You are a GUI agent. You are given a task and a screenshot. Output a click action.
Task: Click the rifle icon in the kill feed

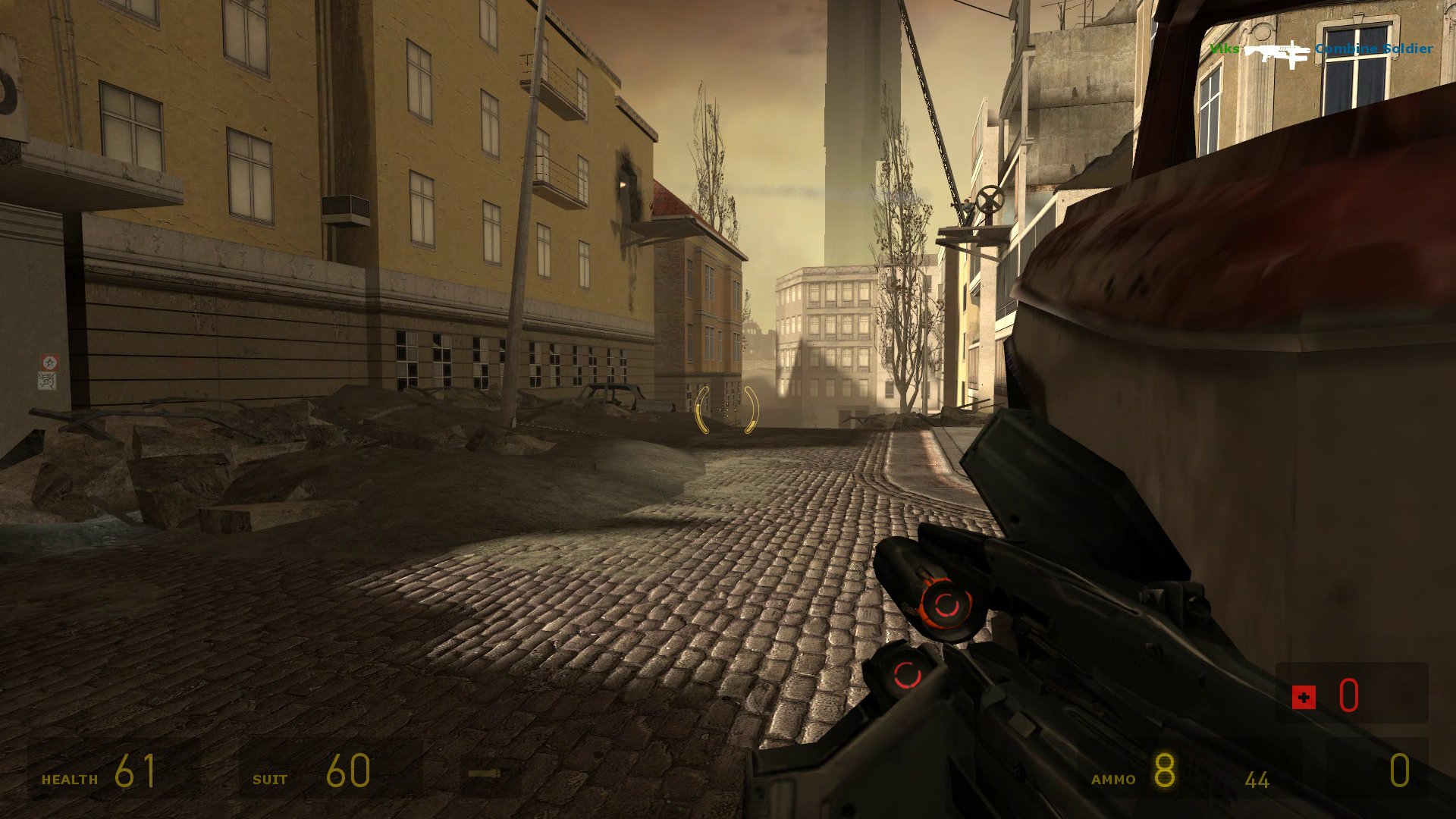click(x=1277, y=52)
